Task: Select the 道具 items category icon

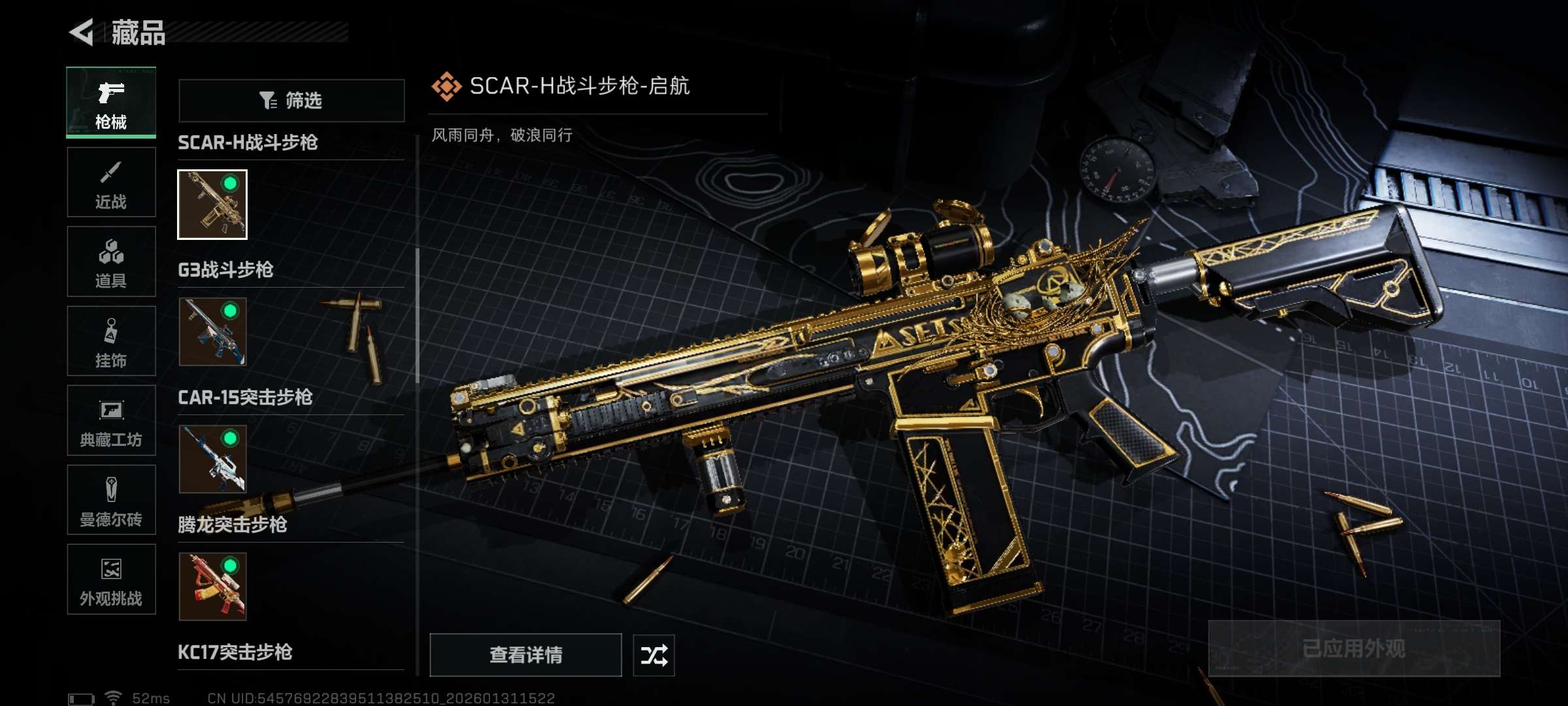Action: tap(111, 261)
